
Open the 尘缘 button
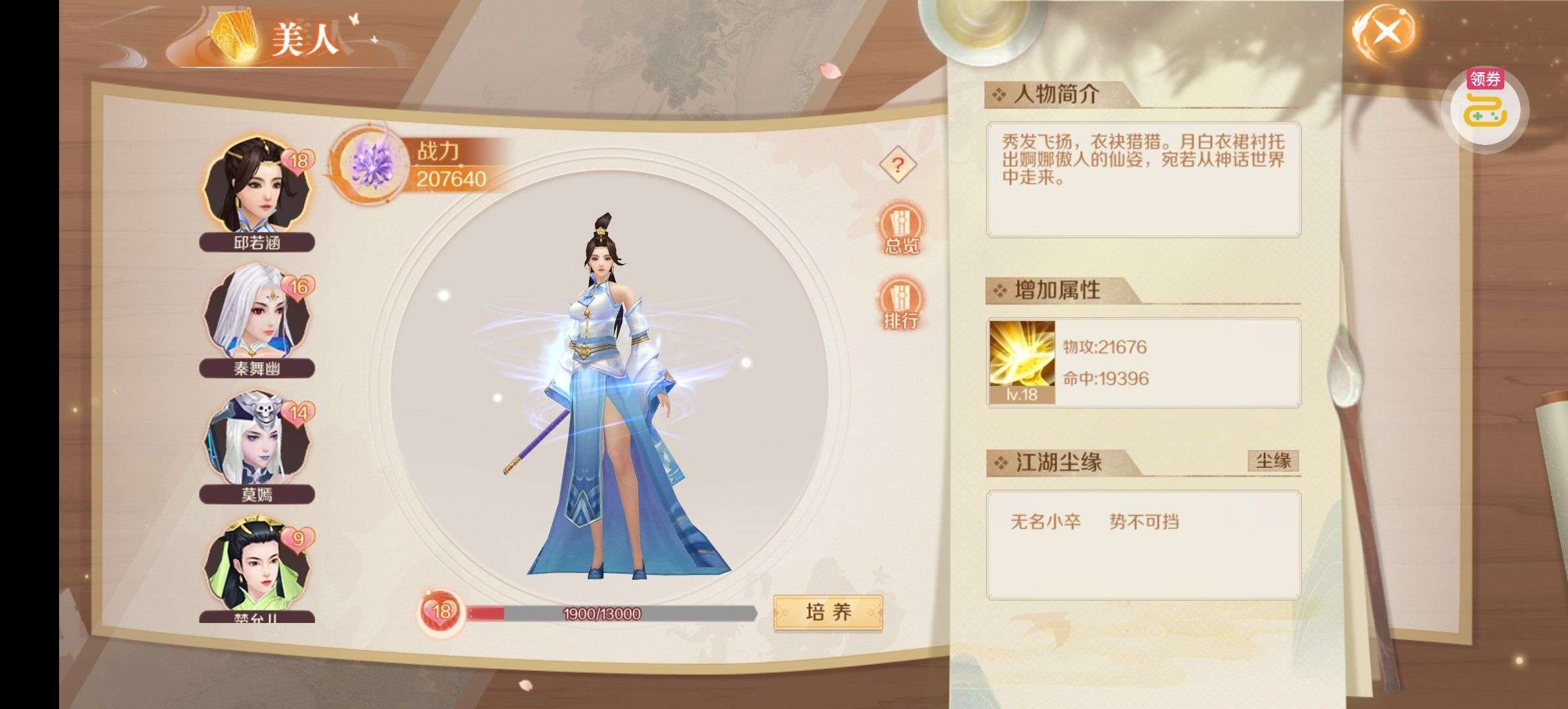tap(1273, 461)
